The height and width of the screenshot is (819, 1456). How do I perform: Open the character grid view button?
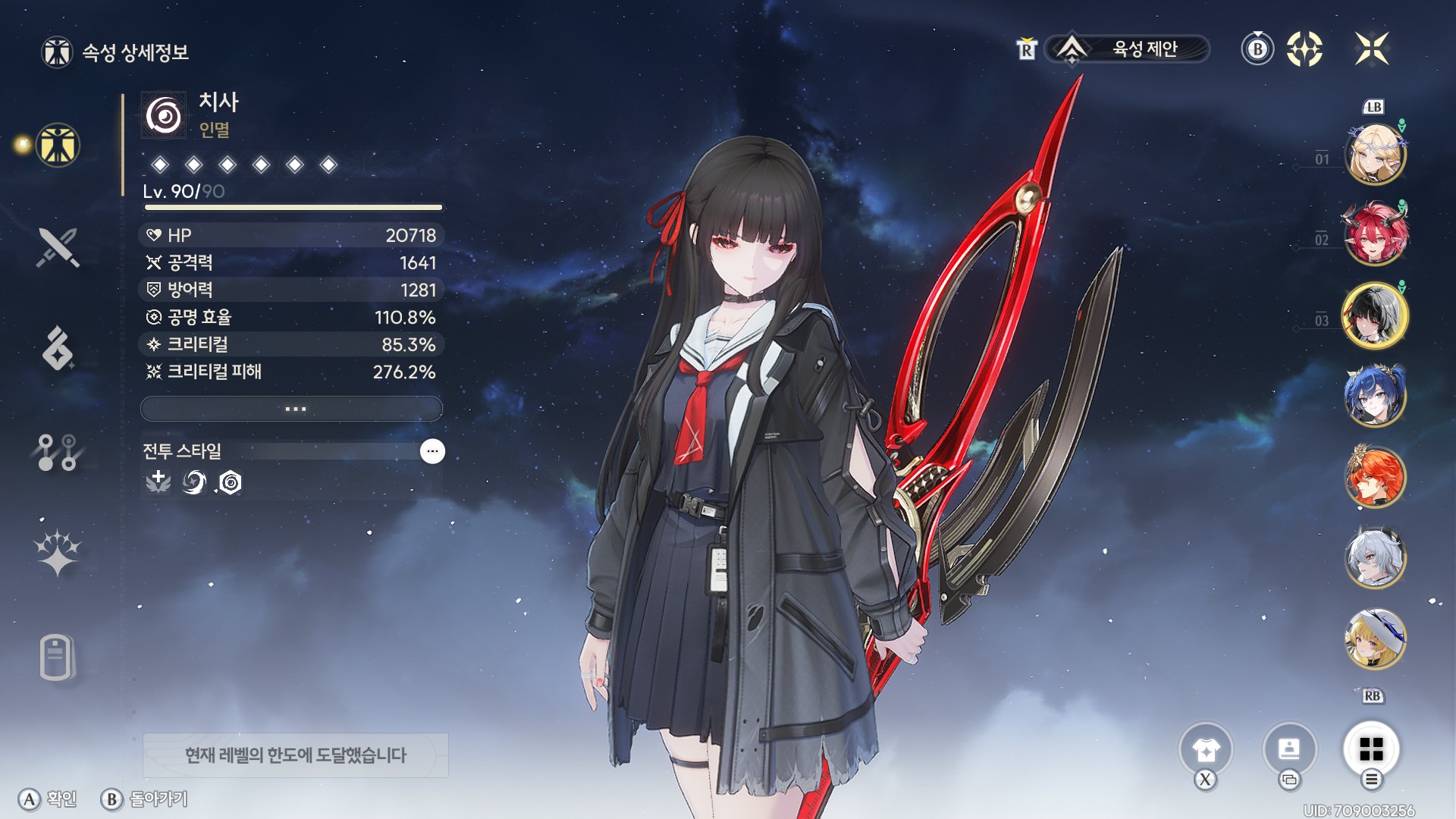point(1371,749)
